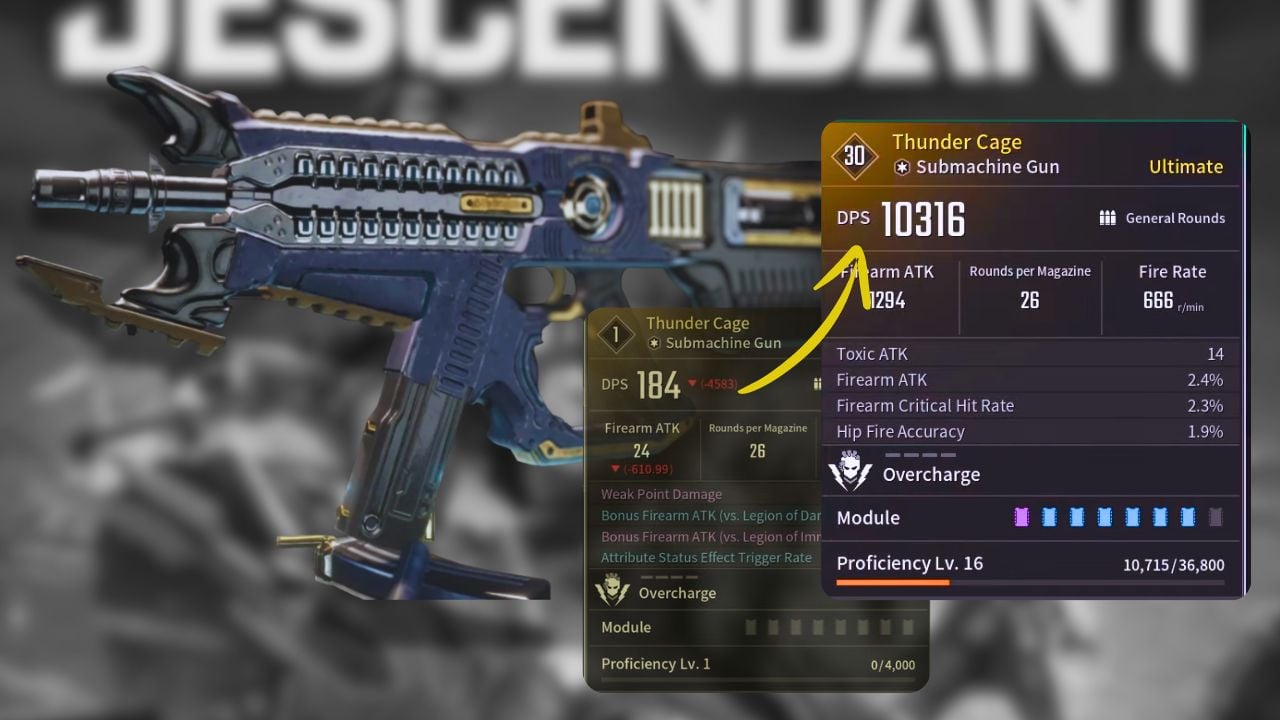This screenshot has height=720, width=1280.
Task: Select the level 30 rank badge
Action: [x=855, y=157]
